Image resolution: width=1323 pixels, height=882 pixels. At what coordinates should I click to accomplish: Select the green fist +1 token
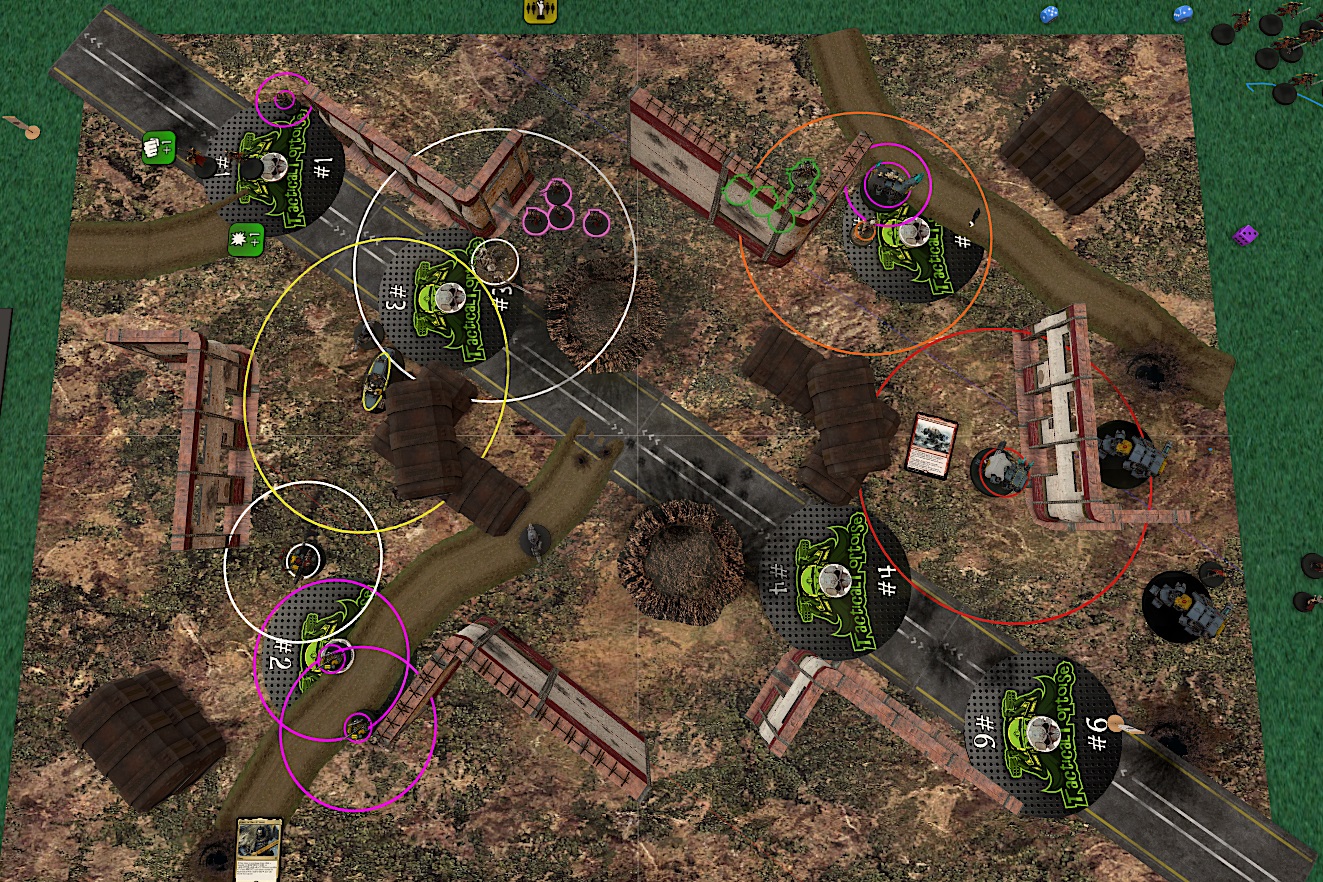tap(159, 148)
